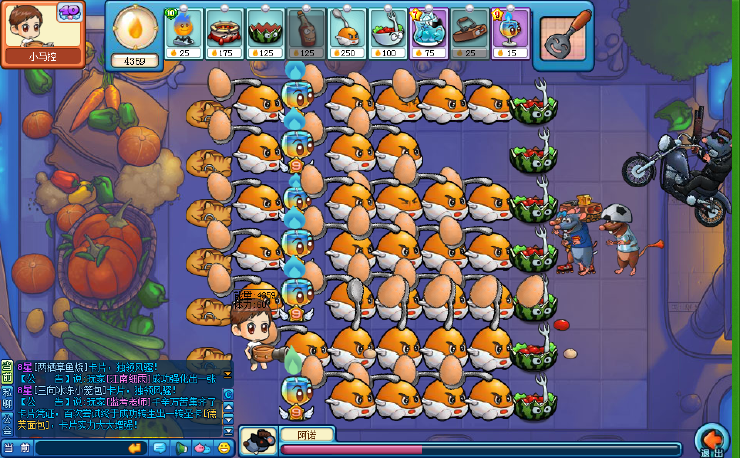Open the smiley emoji picker
The image size is (740, 458).
click(x=223, y=448)
